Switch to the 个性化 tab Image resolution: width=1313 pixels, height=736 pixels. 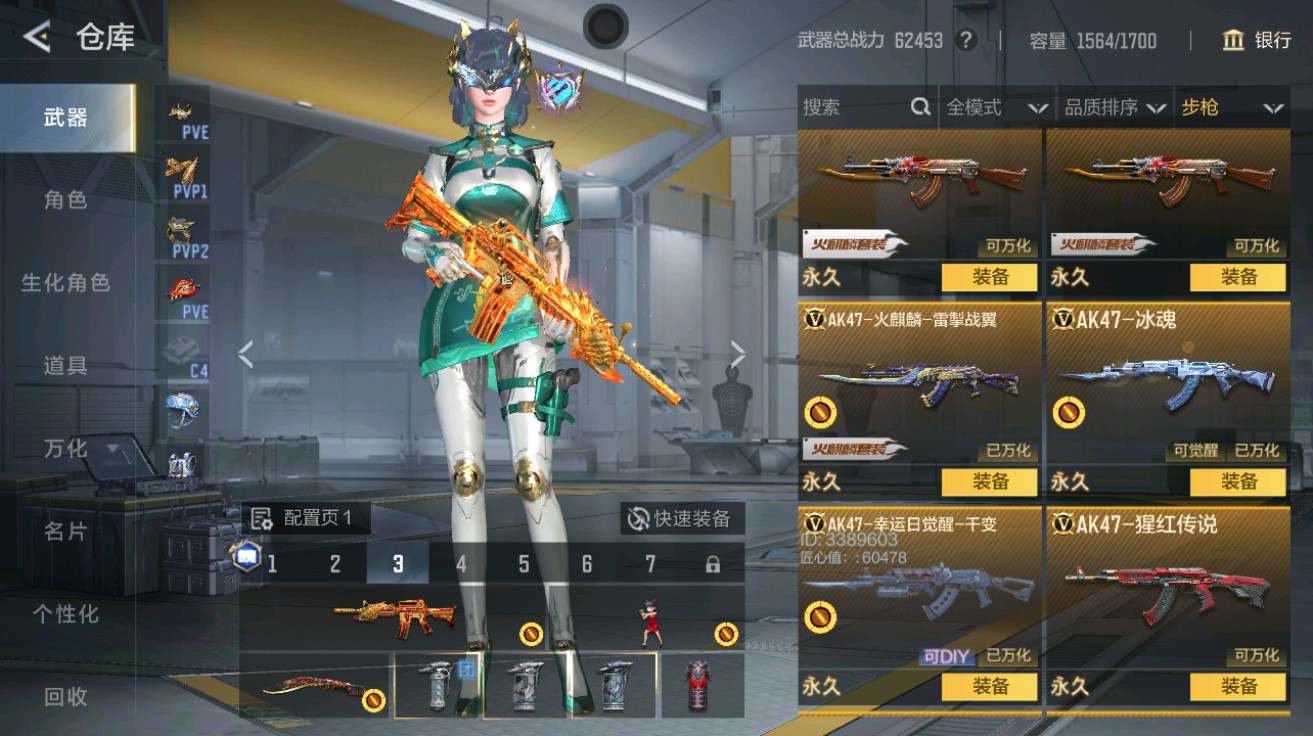point(66,614)
